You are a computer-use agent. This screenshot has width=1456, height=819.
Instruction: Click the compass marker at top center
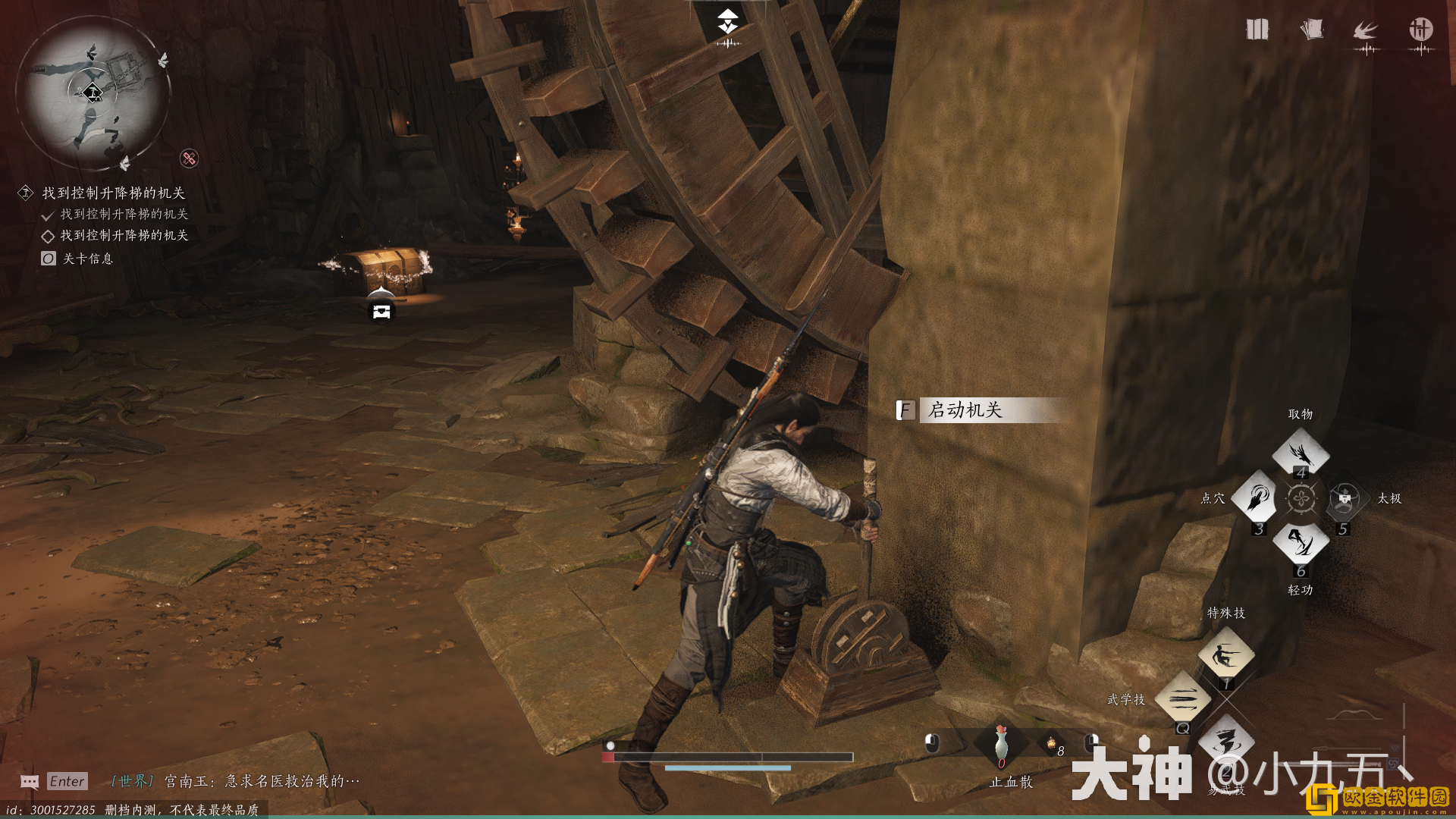tap(728, 23)
